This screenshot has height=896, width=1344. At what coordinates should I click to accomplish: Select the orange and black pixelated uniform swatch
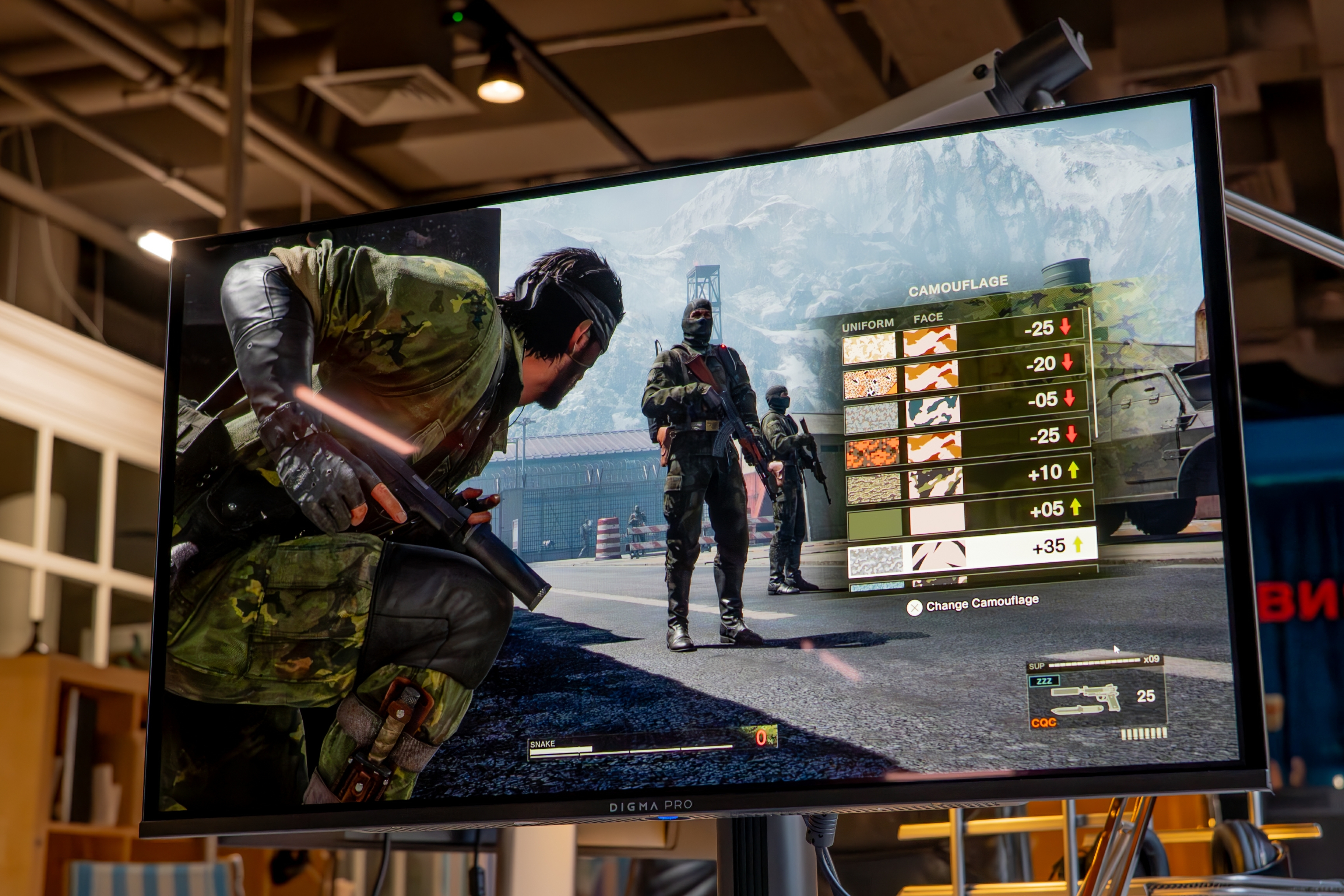pos(872,451)
